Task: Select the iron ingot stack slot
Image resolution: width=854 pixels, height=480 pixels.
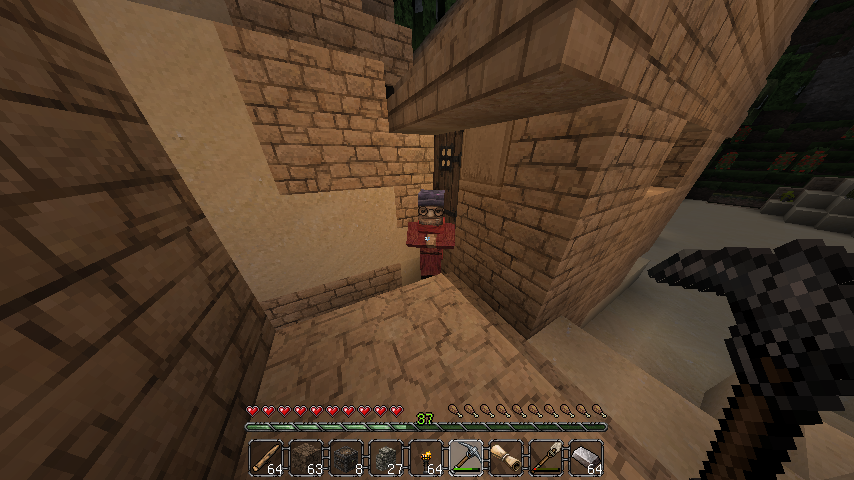Action: [587, 457]
